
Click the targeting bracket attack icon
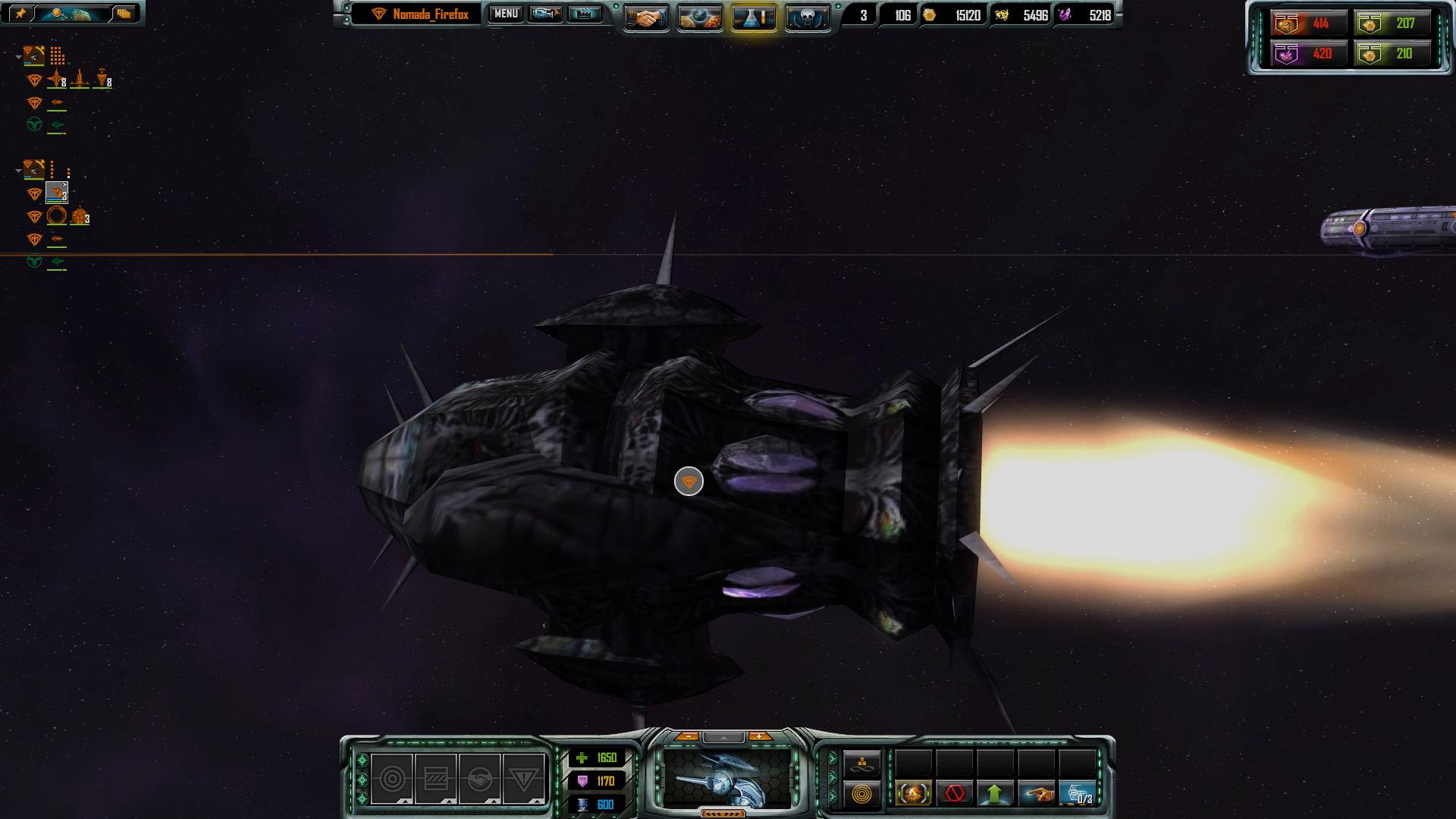coord(913,794)
